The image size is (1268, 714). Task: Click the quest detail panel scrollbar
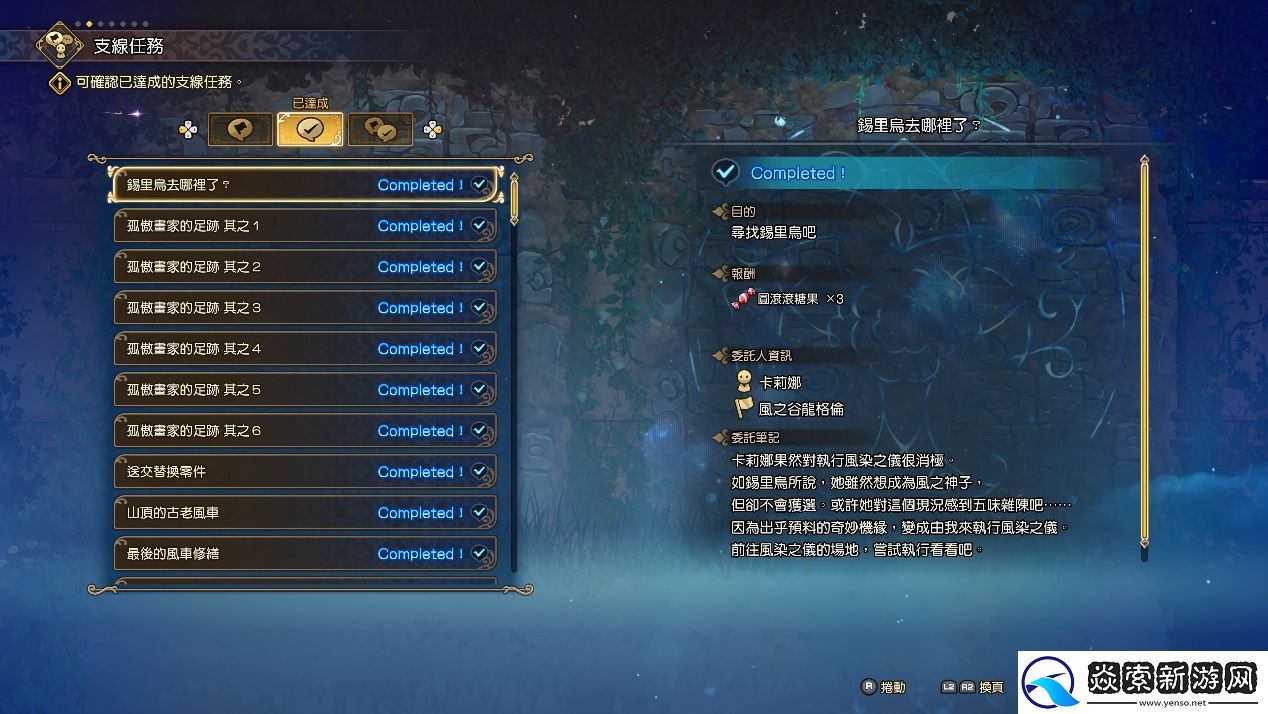coord(1145,350)
